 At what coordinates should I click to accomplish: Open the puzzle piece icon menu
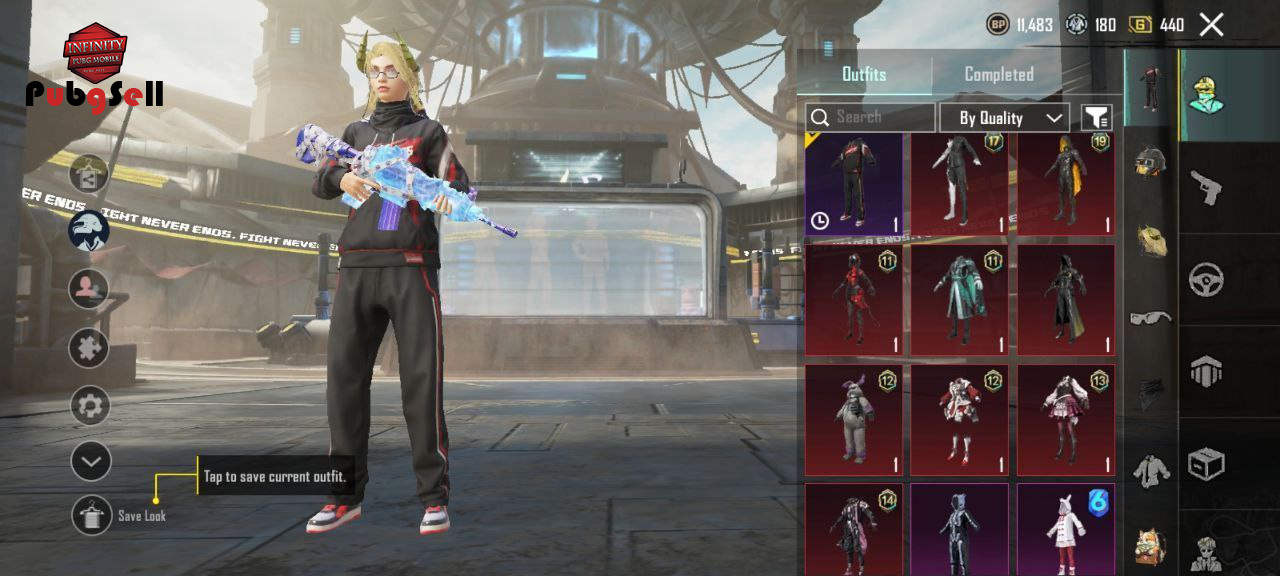89,348
